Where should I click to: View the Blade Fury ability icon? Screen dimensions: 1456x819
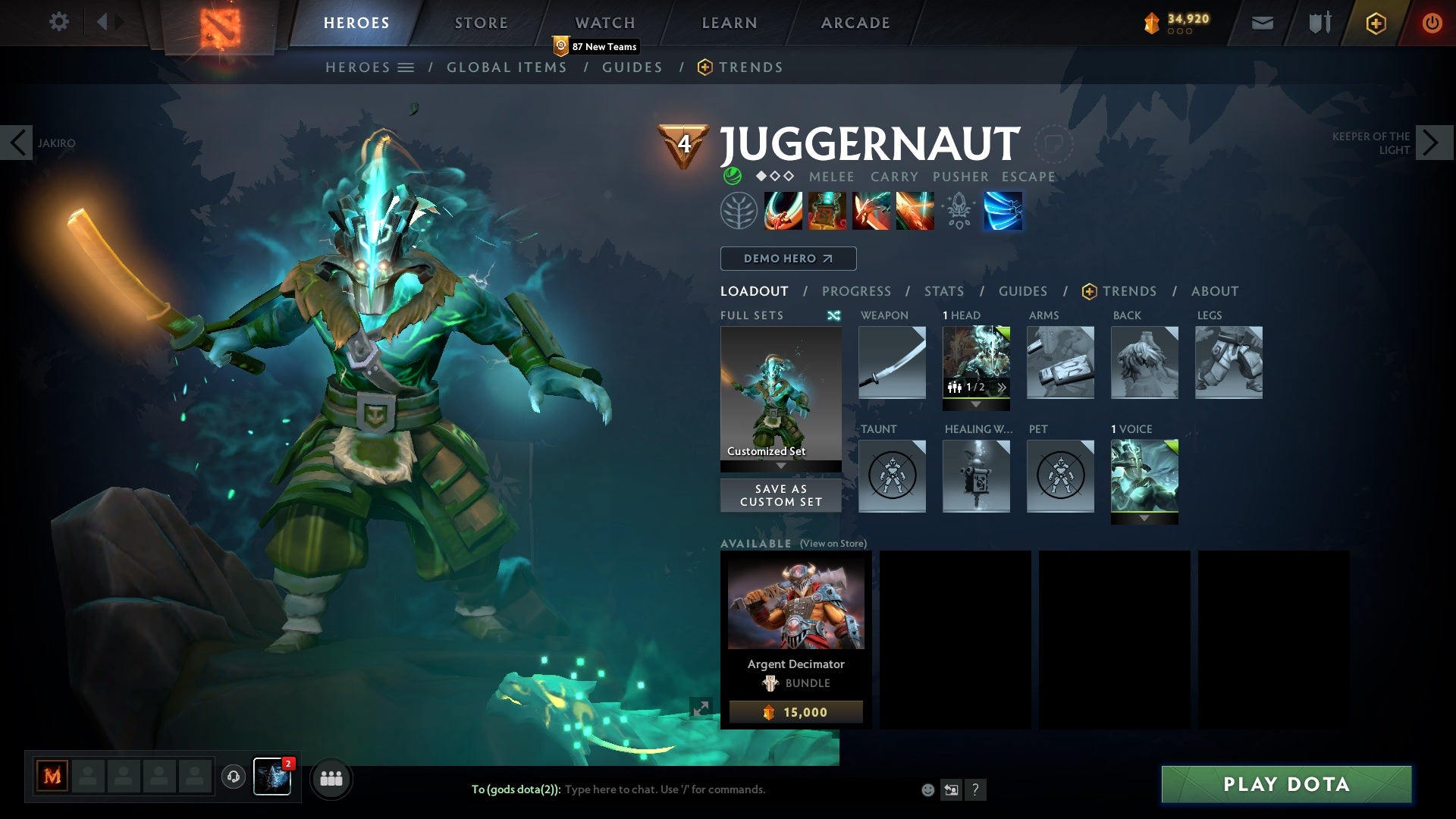click(x=783, y=211)
